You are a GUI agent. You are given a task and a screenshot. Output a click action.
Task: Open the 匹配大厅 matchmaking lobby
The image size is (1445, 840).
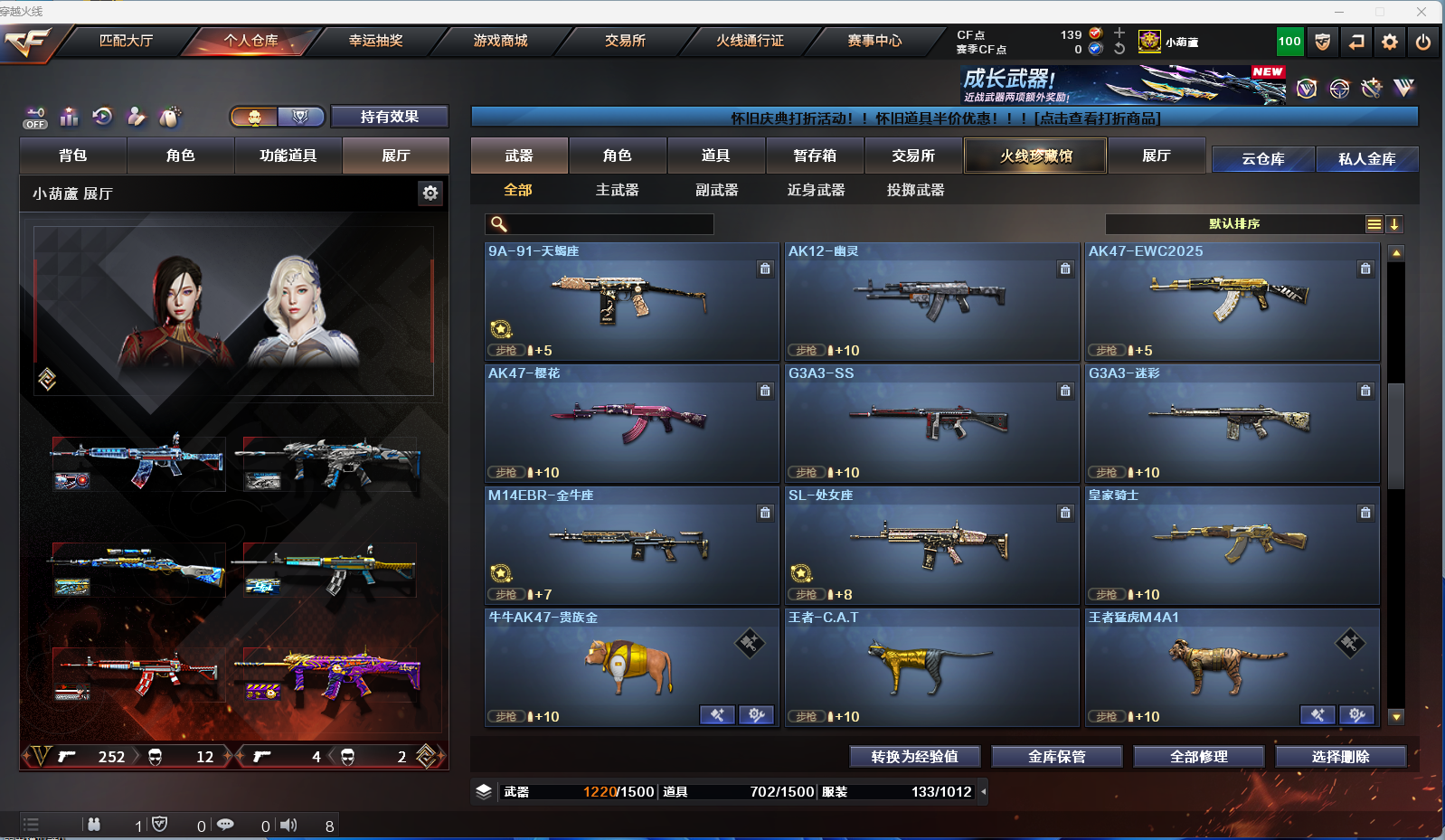(126, 41)
